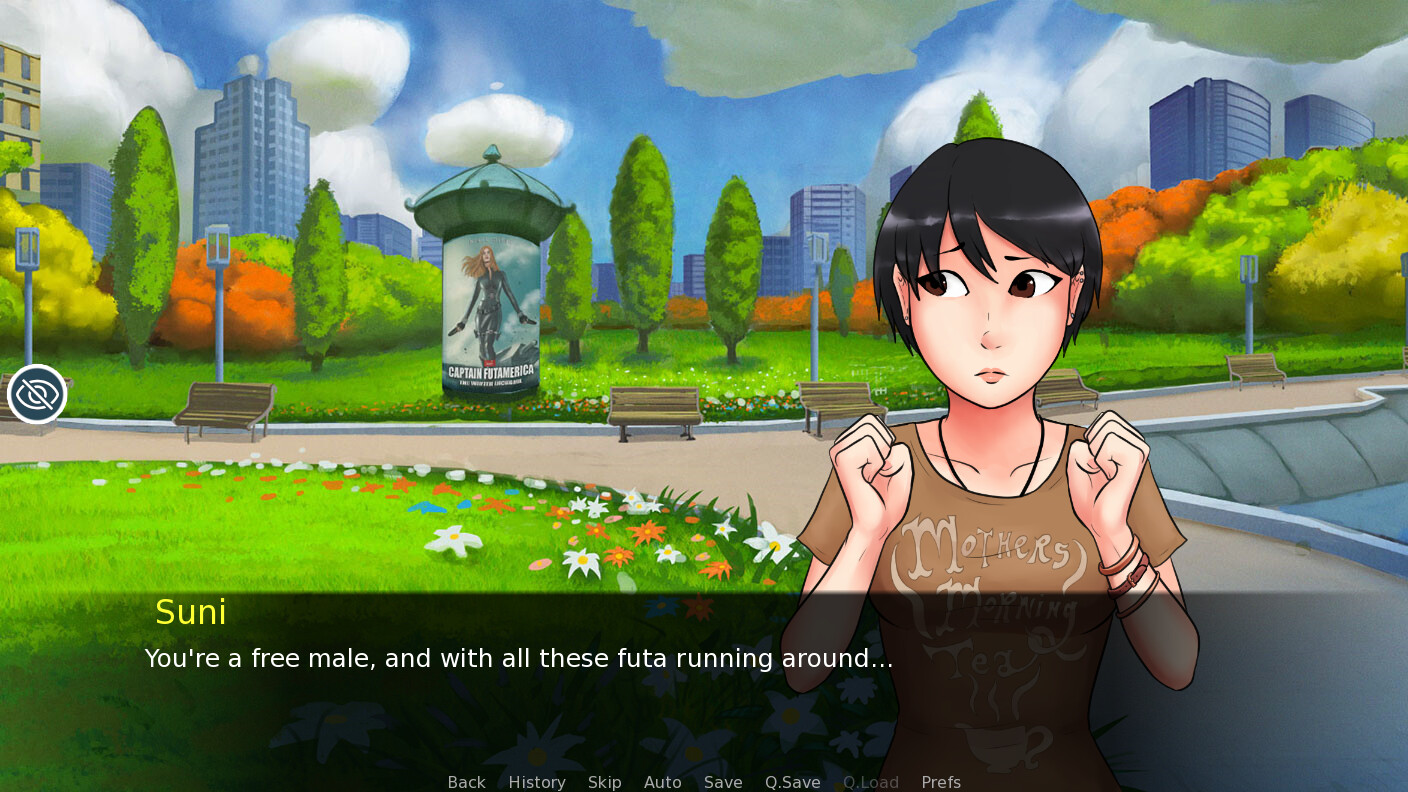The height and width of the screenshot is (792, 1408).
Task: Hide the interface with the crossed-eye icon
Action: 37,395
